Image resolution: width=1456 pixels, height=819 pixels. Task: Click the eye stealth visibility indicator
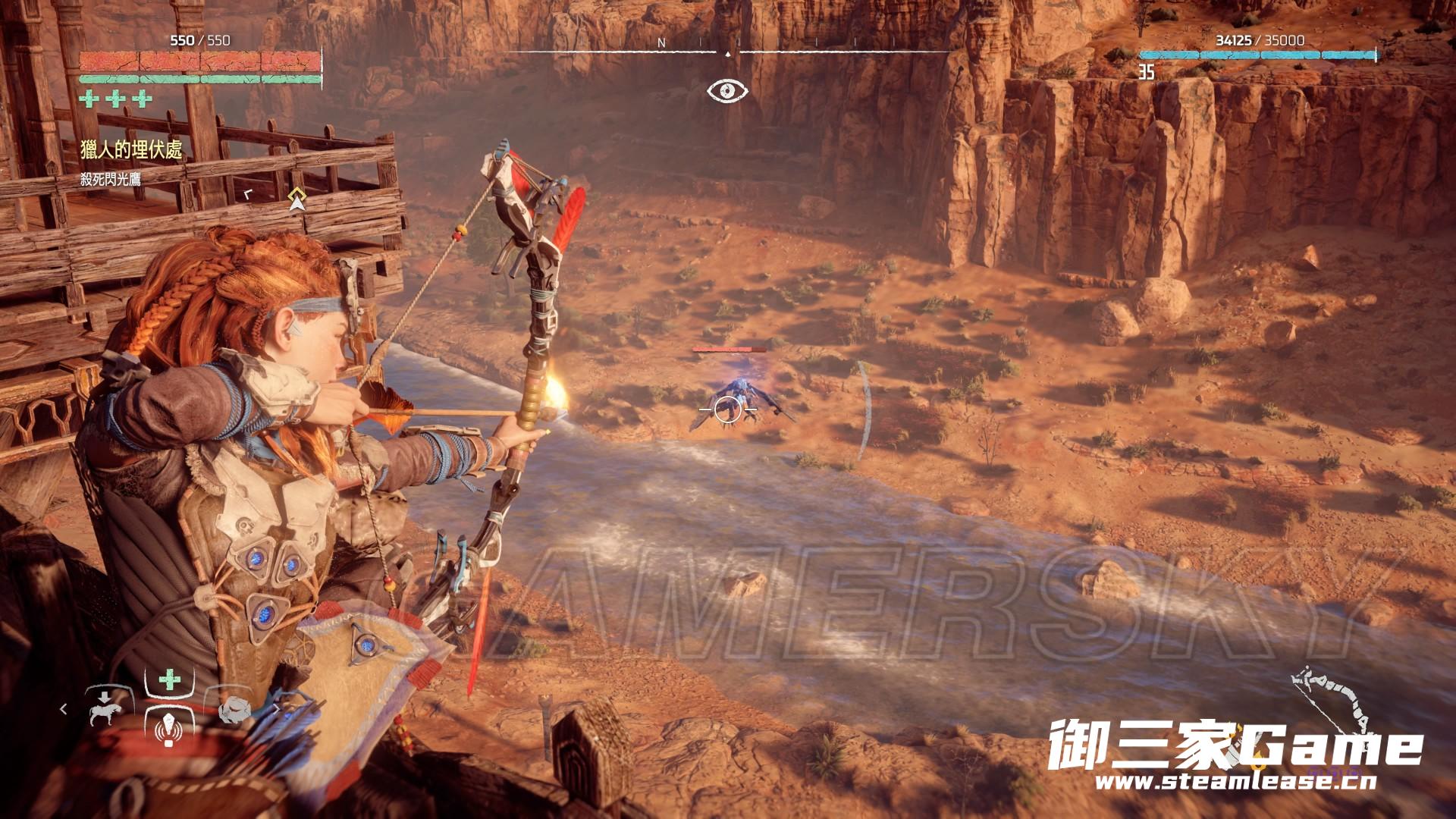click(x=727, y=91)
